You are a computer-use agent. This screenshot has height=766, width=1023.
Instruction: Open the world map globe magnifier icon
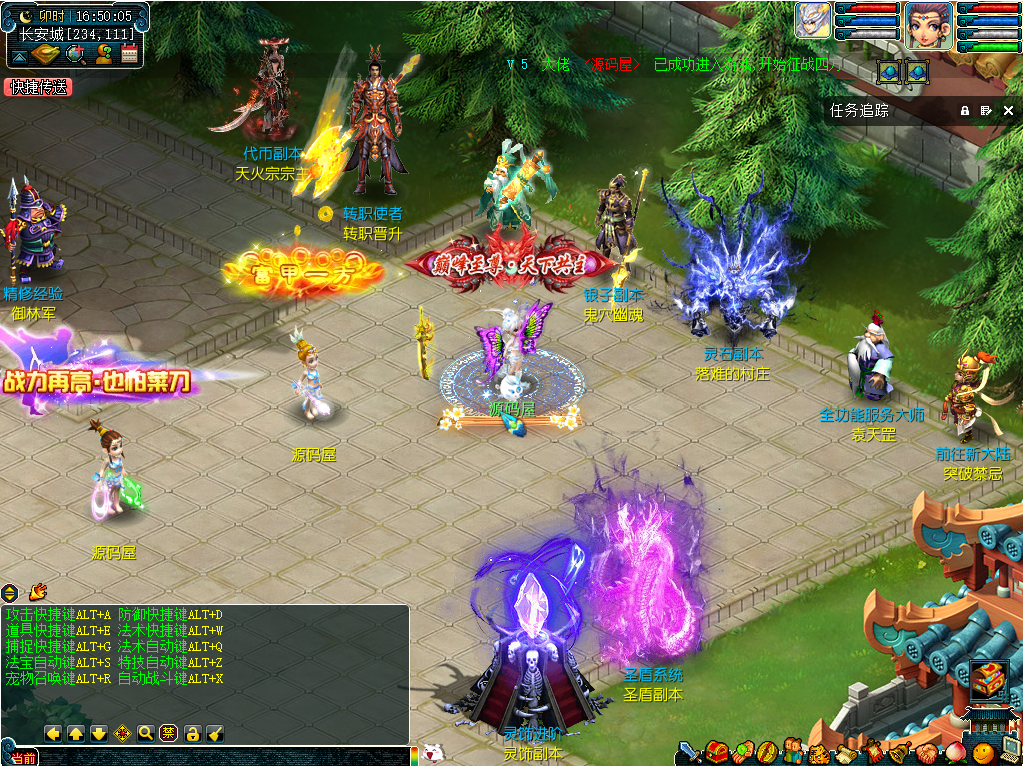(x=75, y=54)
